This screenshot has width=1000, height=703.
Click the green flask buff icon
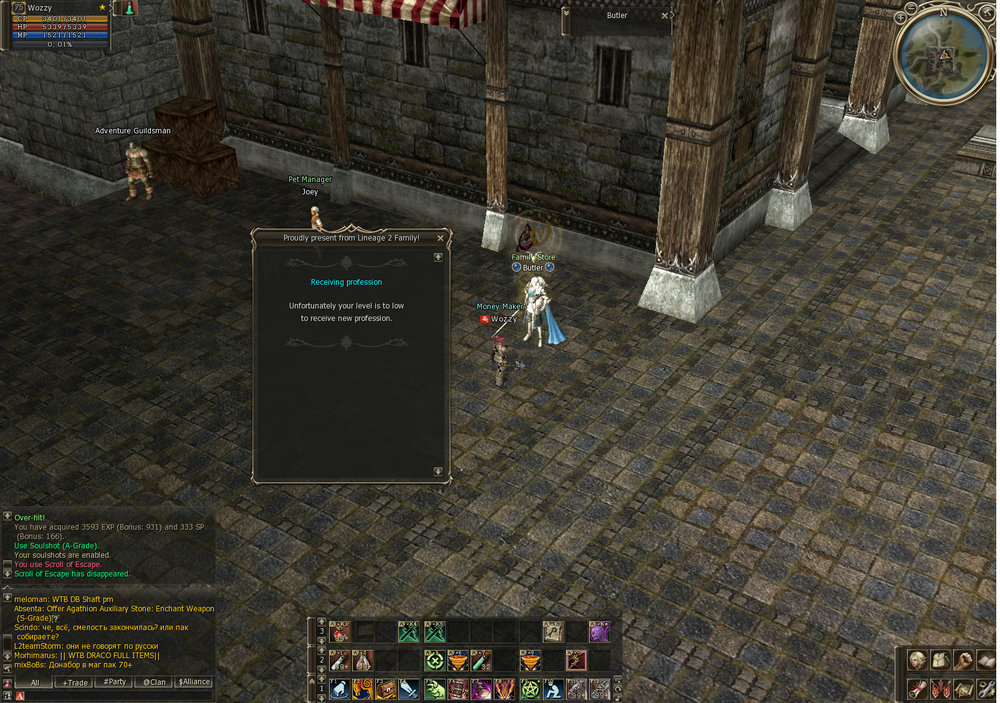(129, 8)
